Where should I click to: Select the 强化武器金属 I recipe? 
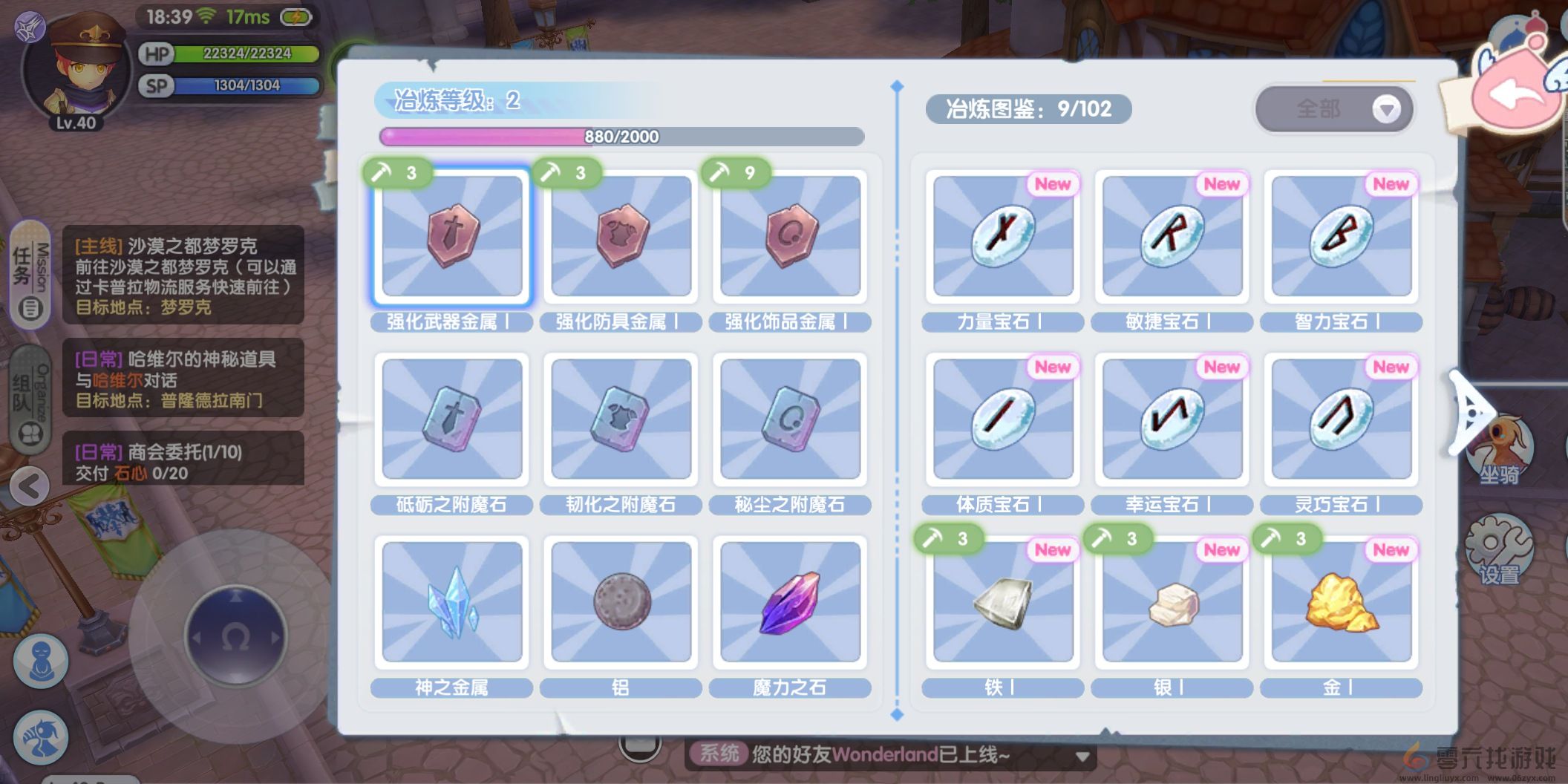[451, 236]
